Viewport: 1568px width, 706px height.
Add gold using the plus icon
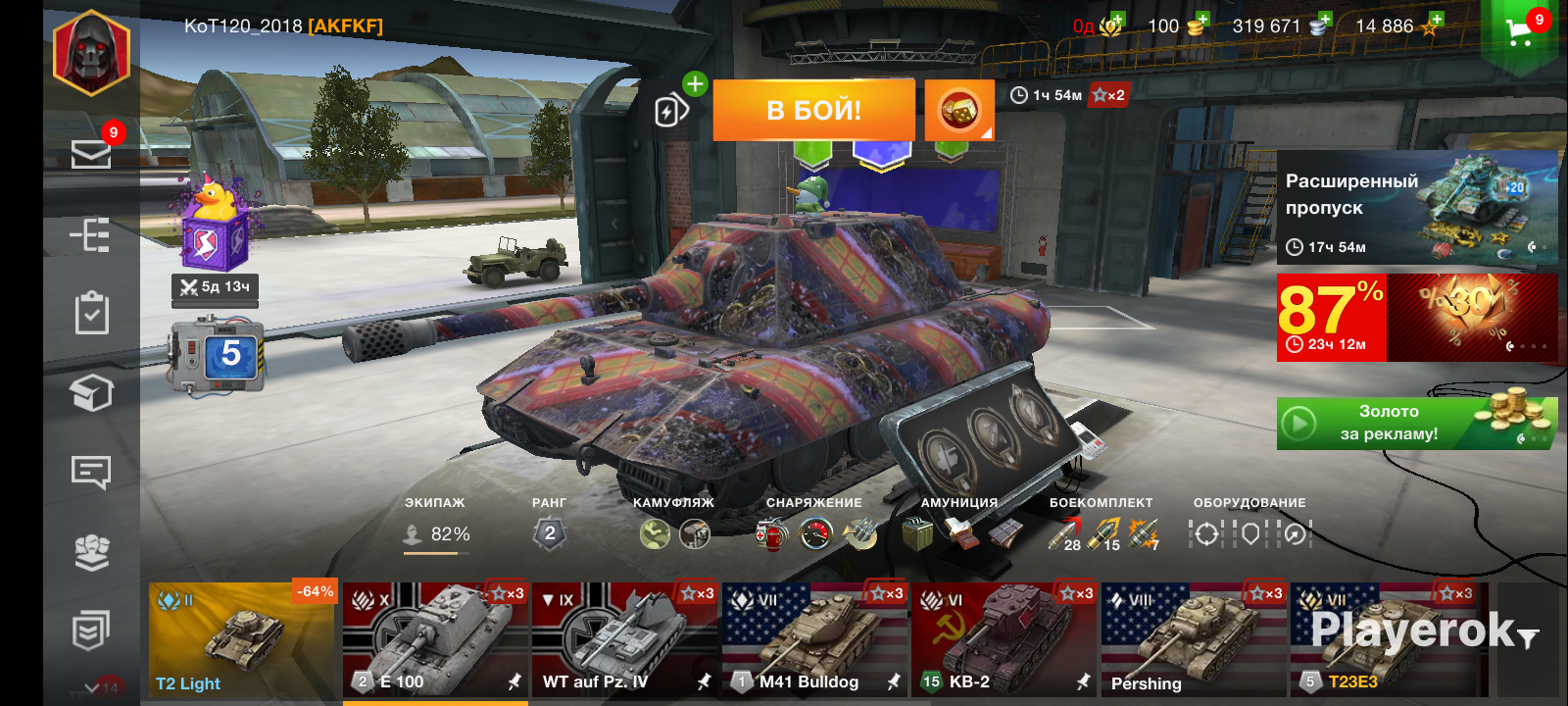pyautogui.click(x=1202, y=21)
